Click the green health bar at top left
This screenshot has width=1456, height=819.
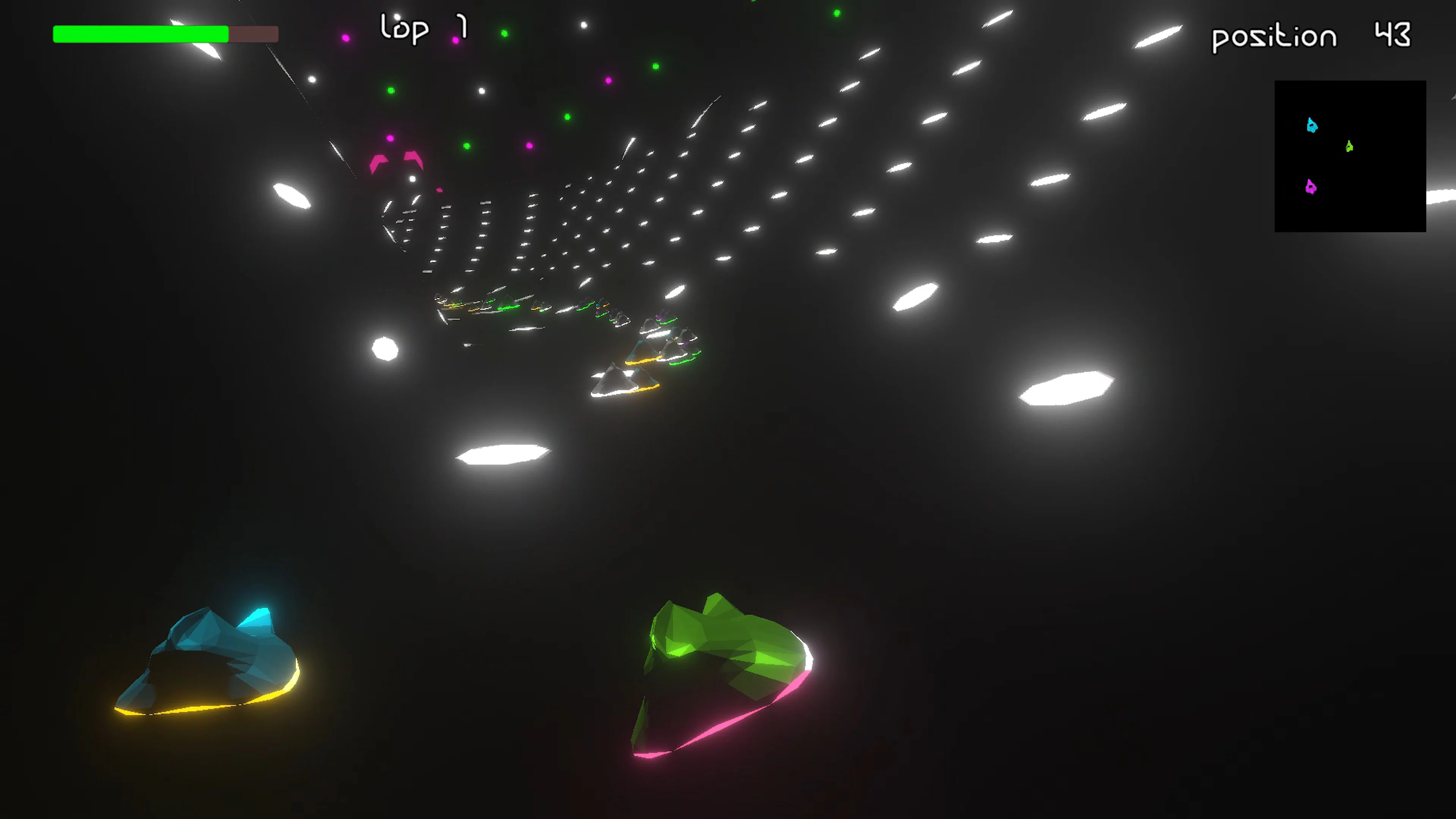click(x=140, y=35)
